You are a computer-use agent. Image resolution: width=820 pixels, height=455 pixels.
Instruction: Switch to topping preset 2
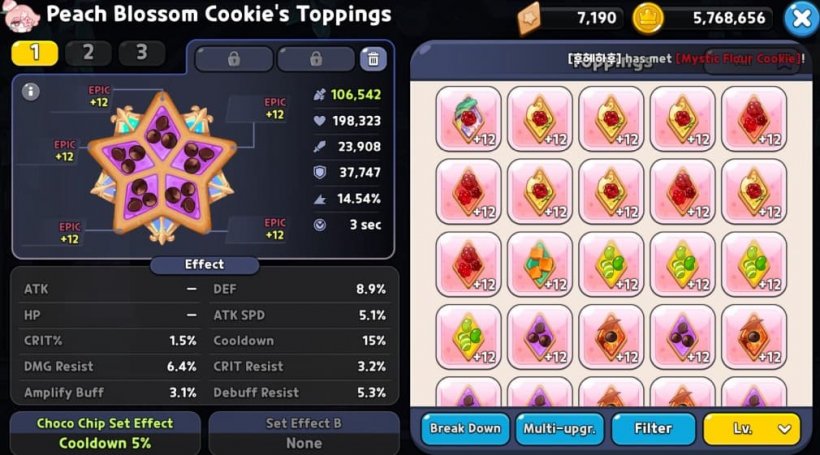[x=88, y=53]
